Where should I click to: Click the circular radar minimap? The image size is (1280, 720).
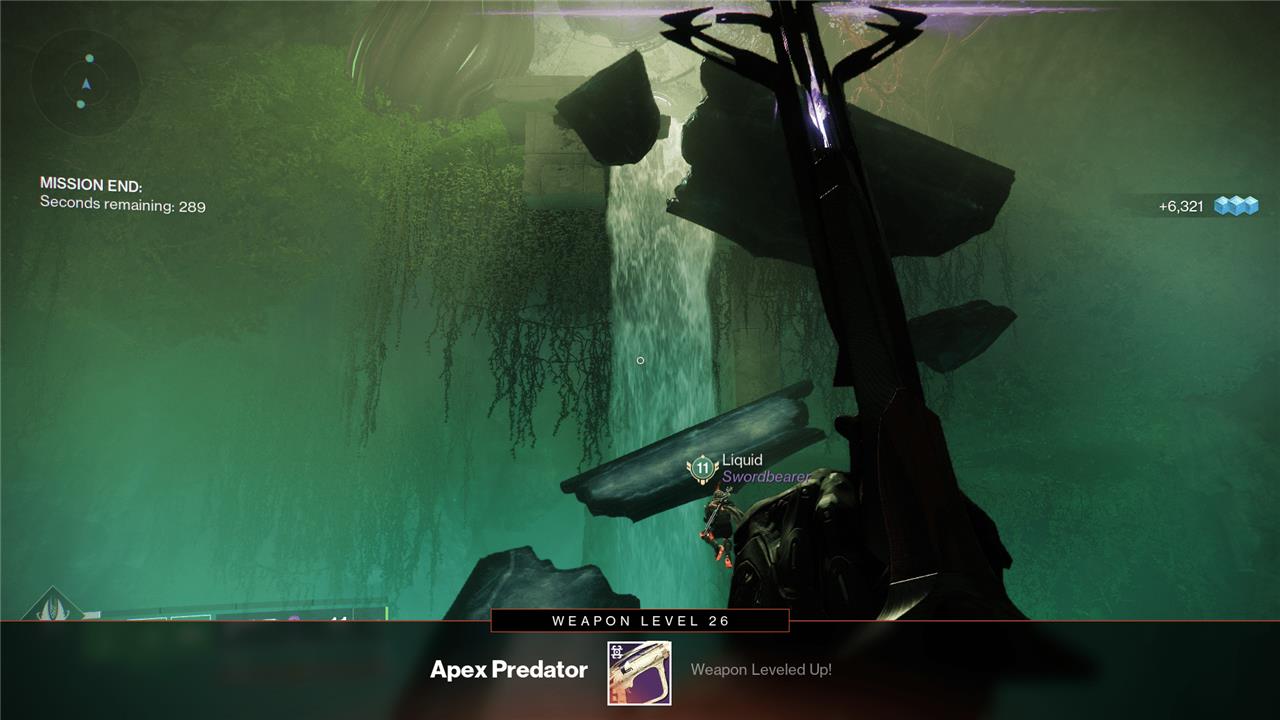(85, 82)
